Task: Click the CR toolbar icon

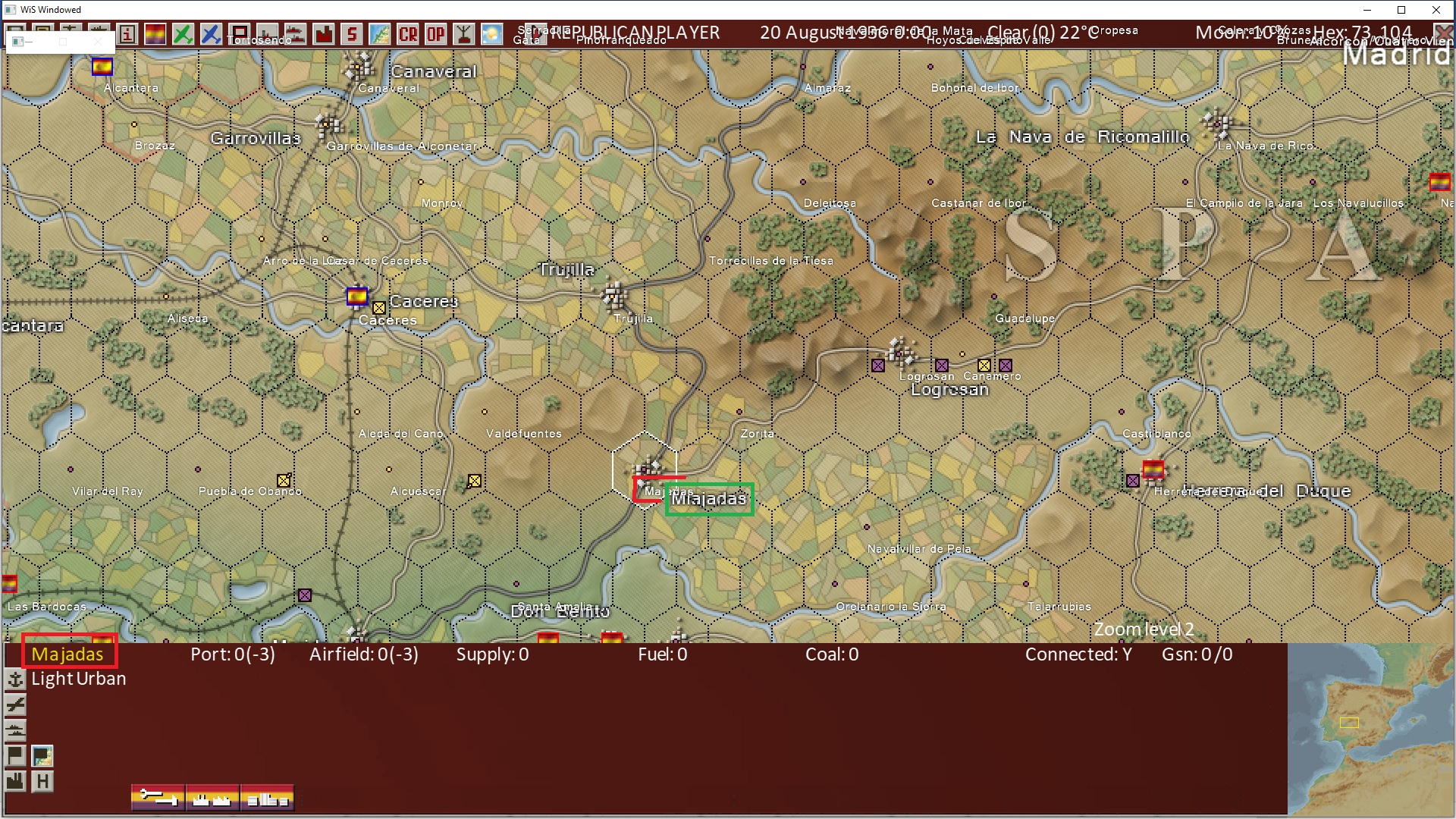Action: click(407, 34)
